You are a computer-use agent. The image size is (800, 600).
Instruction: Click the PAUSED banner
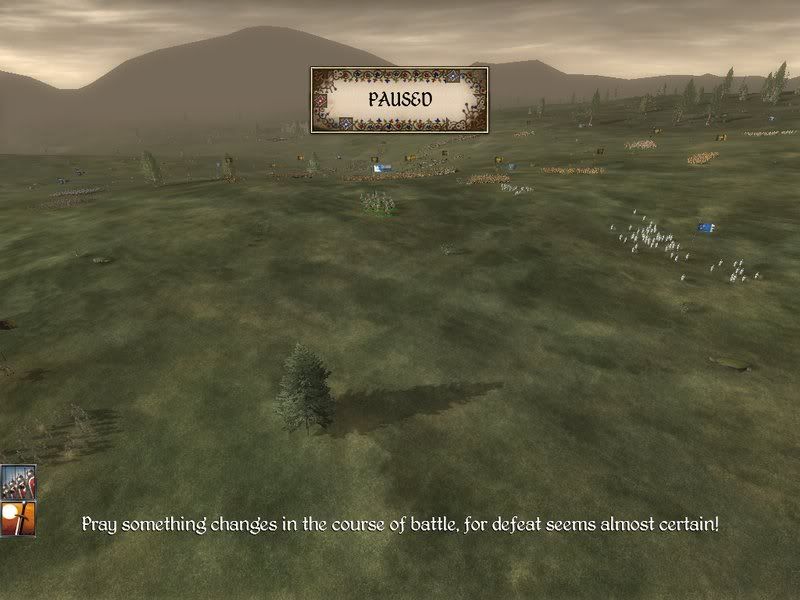pos(399,100)
